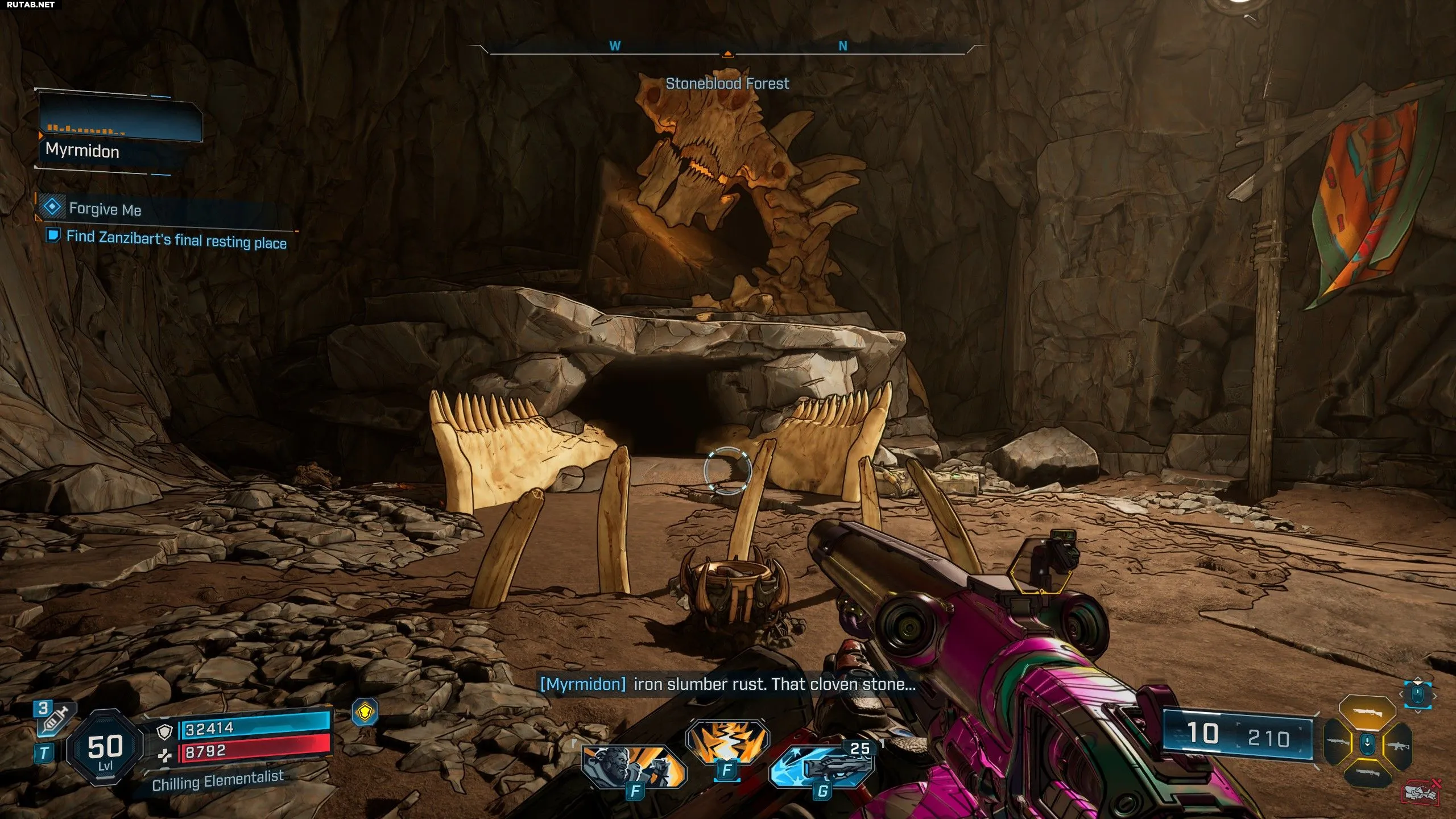Viewport: 1456px width, 819px height.
Task: Click the RUTAB.NET watermark
Action: point(31,5)
